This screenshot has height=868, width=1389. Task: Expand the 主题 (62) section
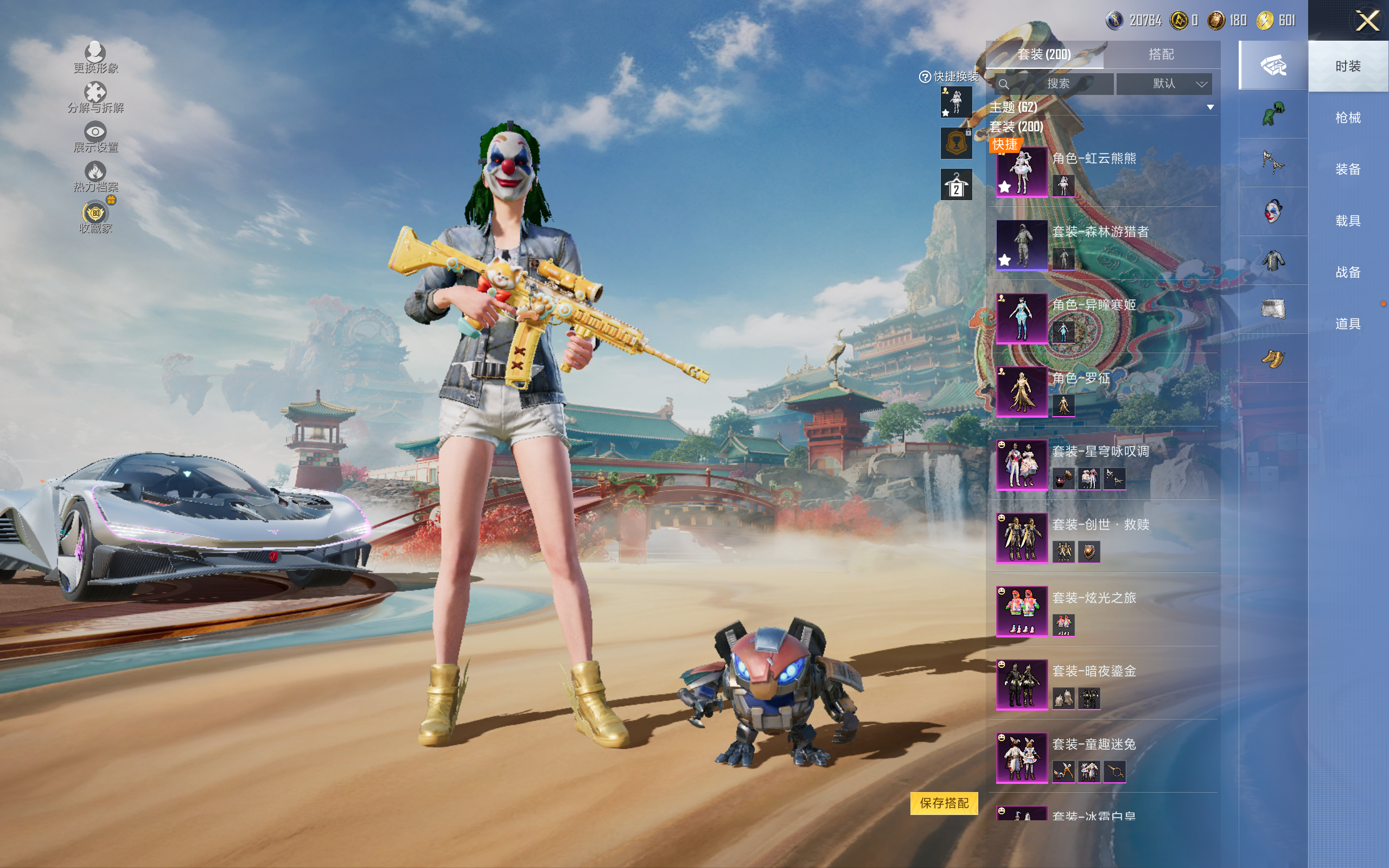pyautogui.click(x=1210, y=107)
